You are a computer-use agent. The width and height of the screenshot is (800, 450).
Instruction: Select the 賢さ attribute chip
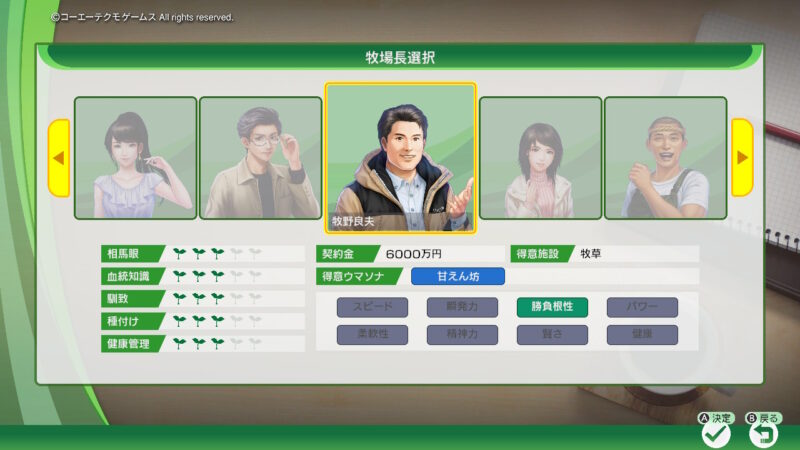(552, 335)
